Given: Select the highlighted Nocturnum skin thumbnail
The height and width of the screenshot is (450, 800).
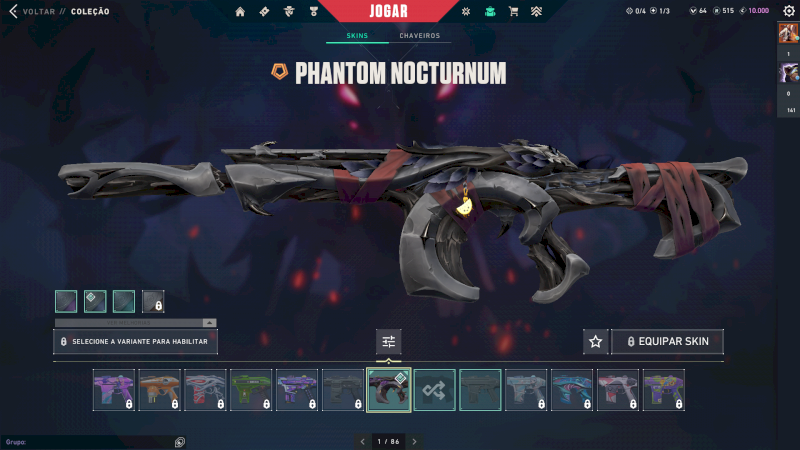Looking at the screenshot, I should (x=388, y=390).
